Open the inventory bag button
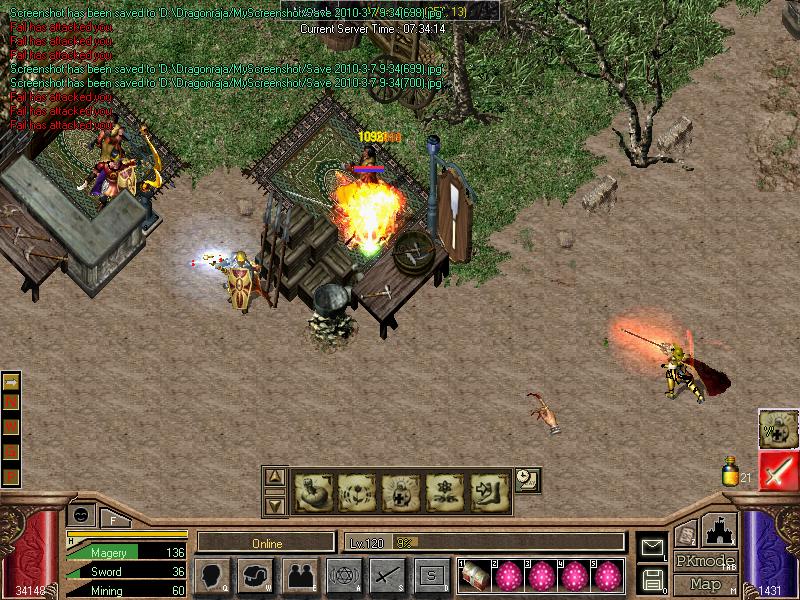800x600 pixels. [x=255, y=576]
